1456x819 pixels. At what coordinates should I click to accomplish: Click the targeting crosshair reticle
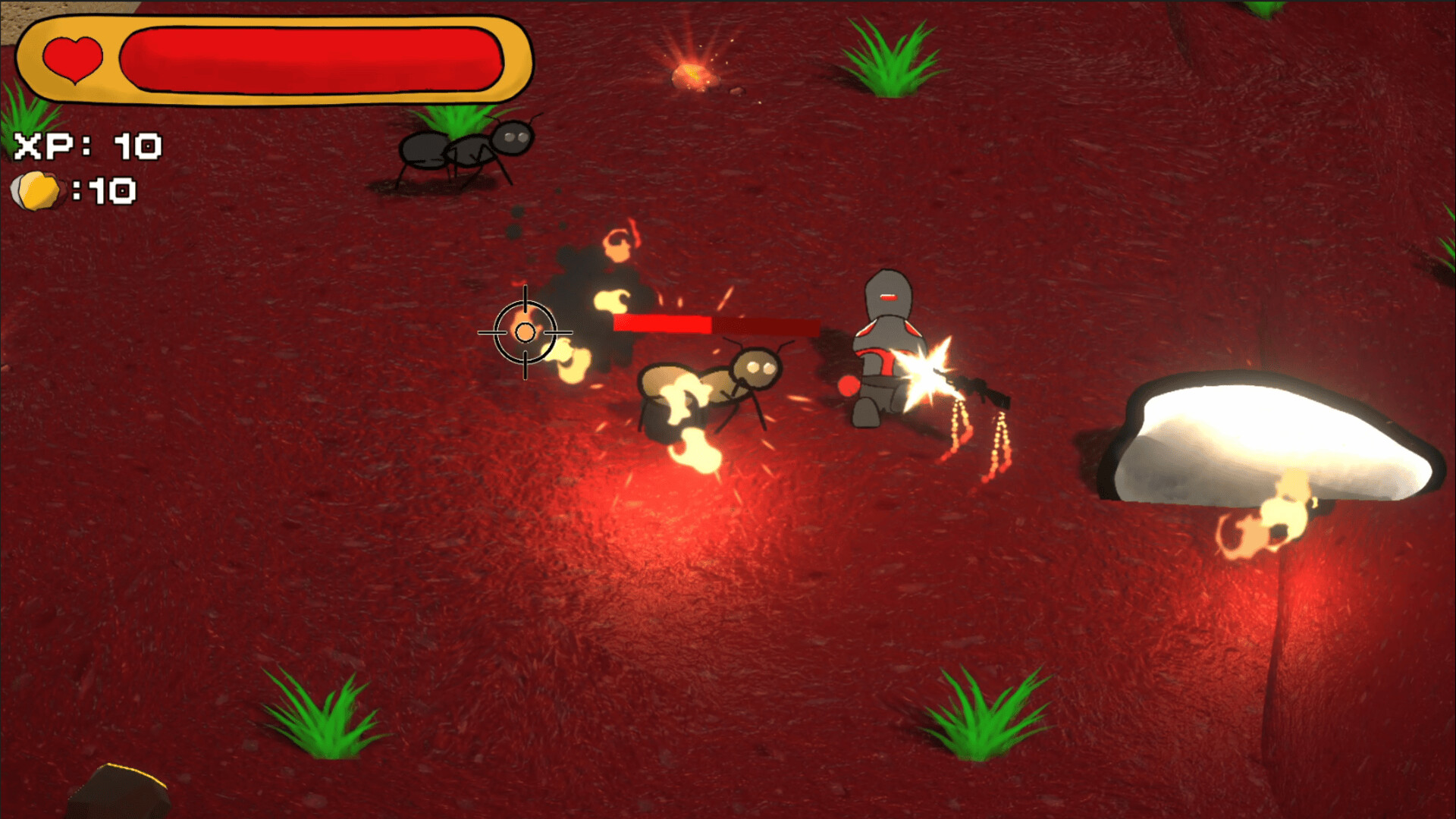coord(525,331)
